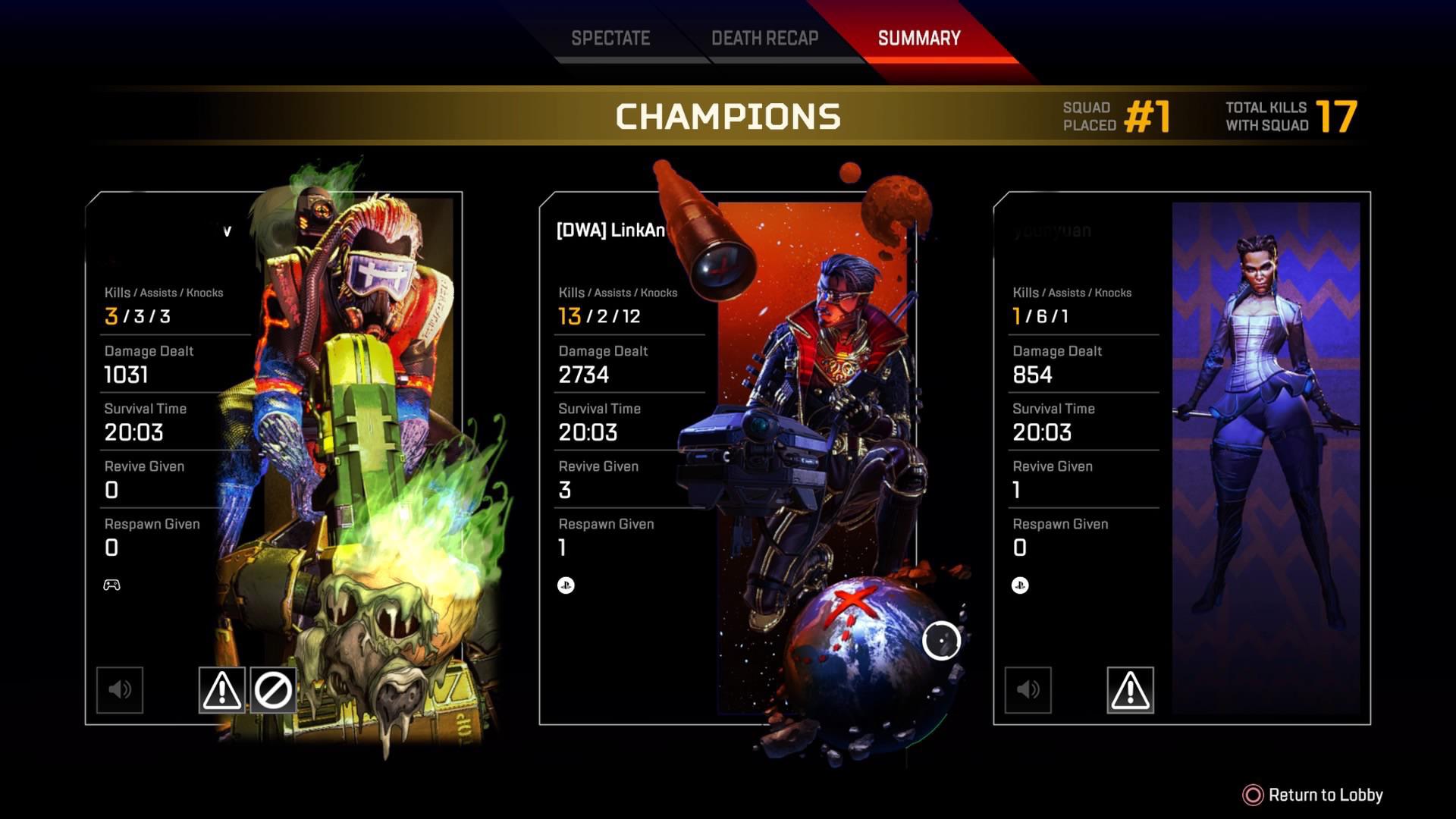
Task: Select the Summary tab
Action: tap(918, 37)
